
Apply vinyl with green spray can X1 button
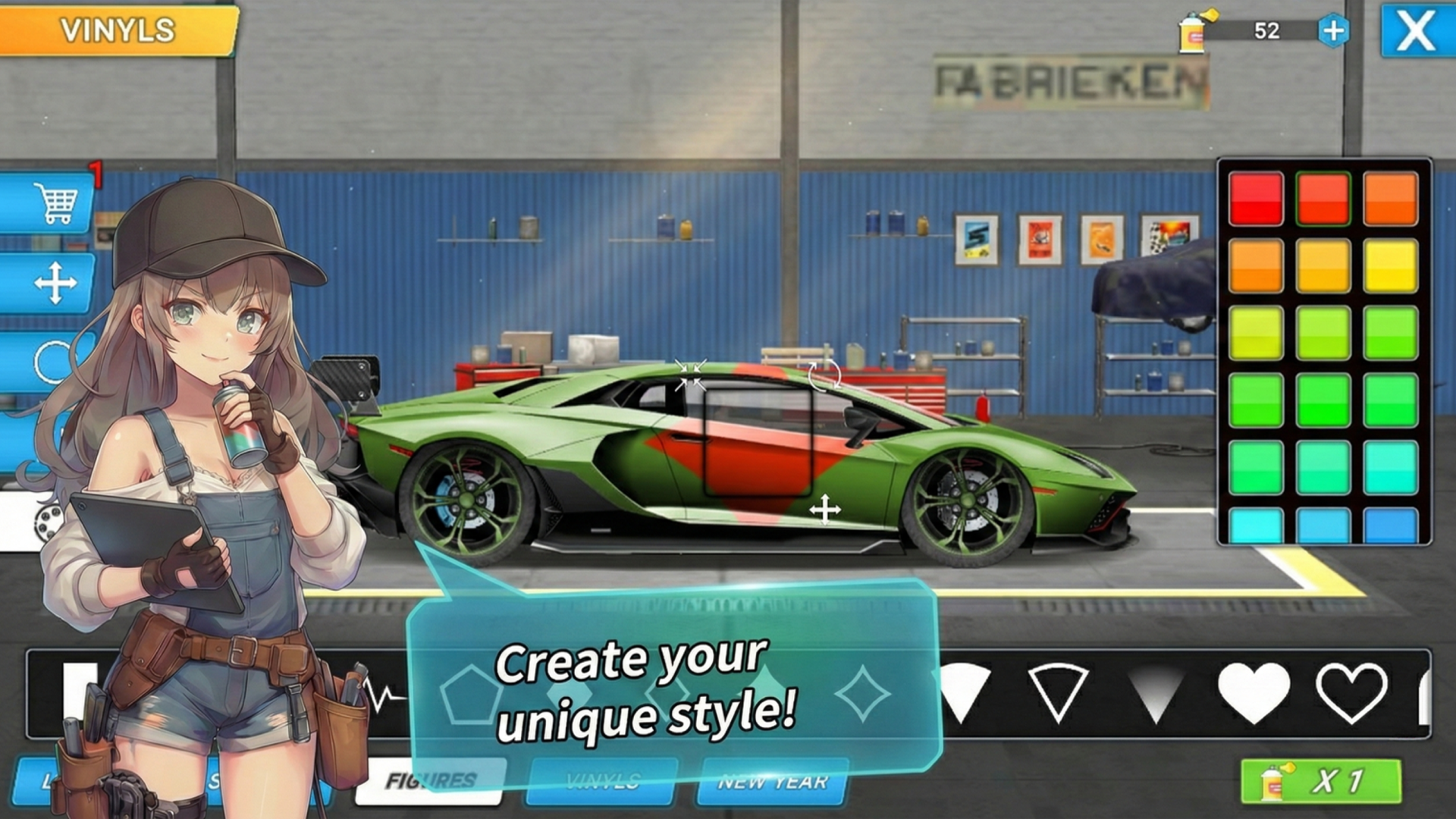pyautogui.click(x=1320, y=781)
